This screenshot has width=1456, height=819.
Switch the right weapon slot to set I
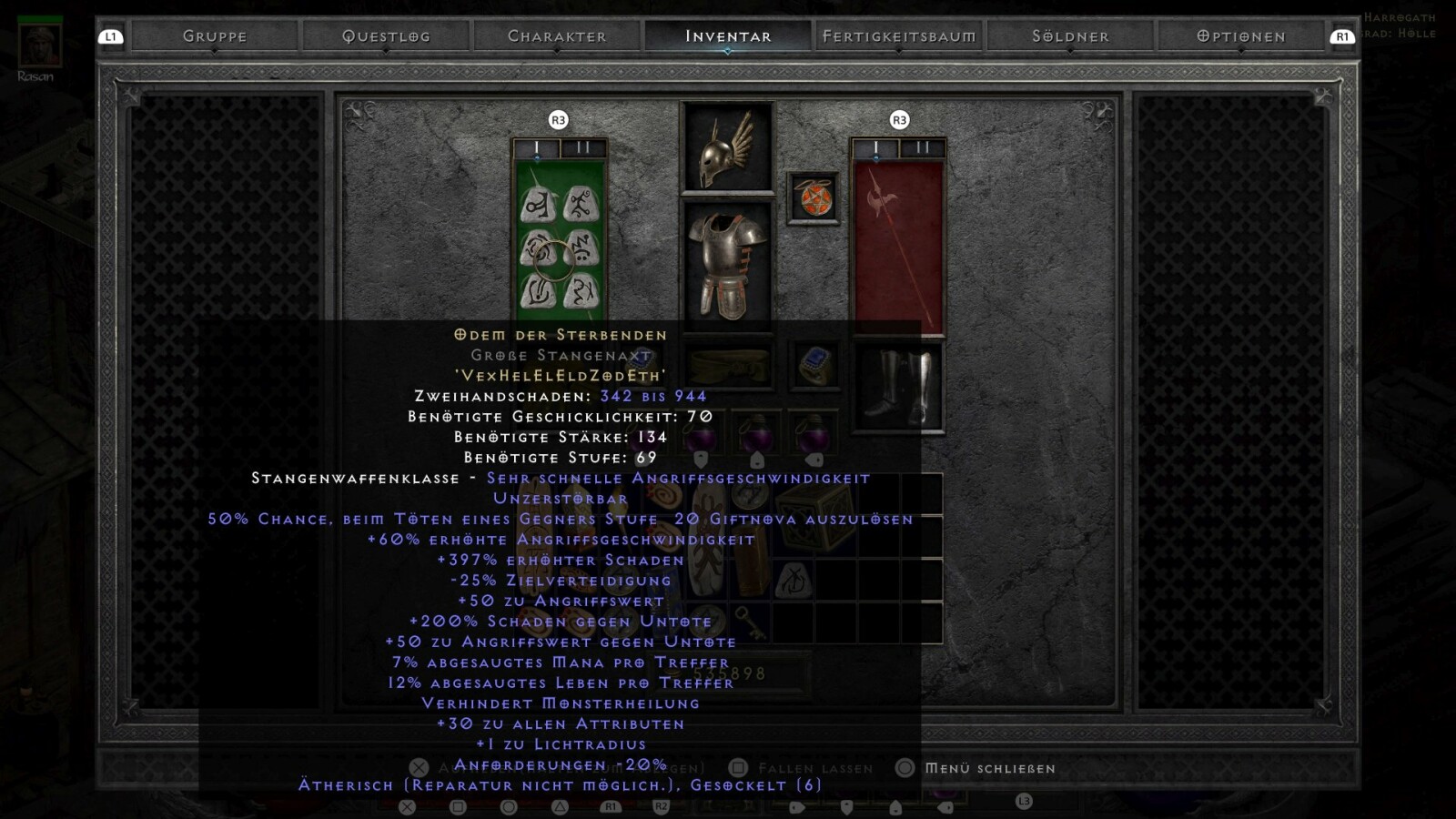pos(875,144)
